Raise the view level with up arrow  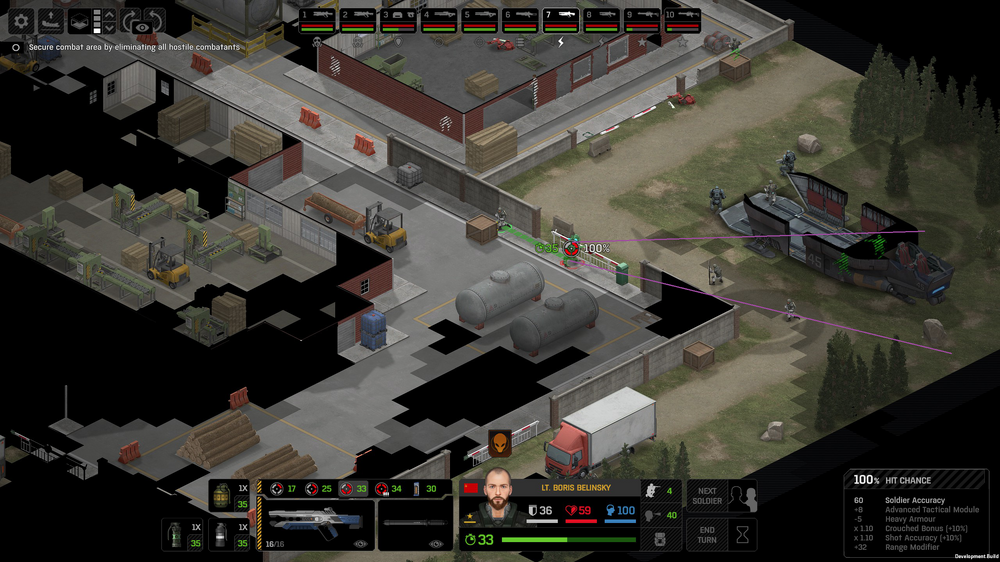[109, 14]
